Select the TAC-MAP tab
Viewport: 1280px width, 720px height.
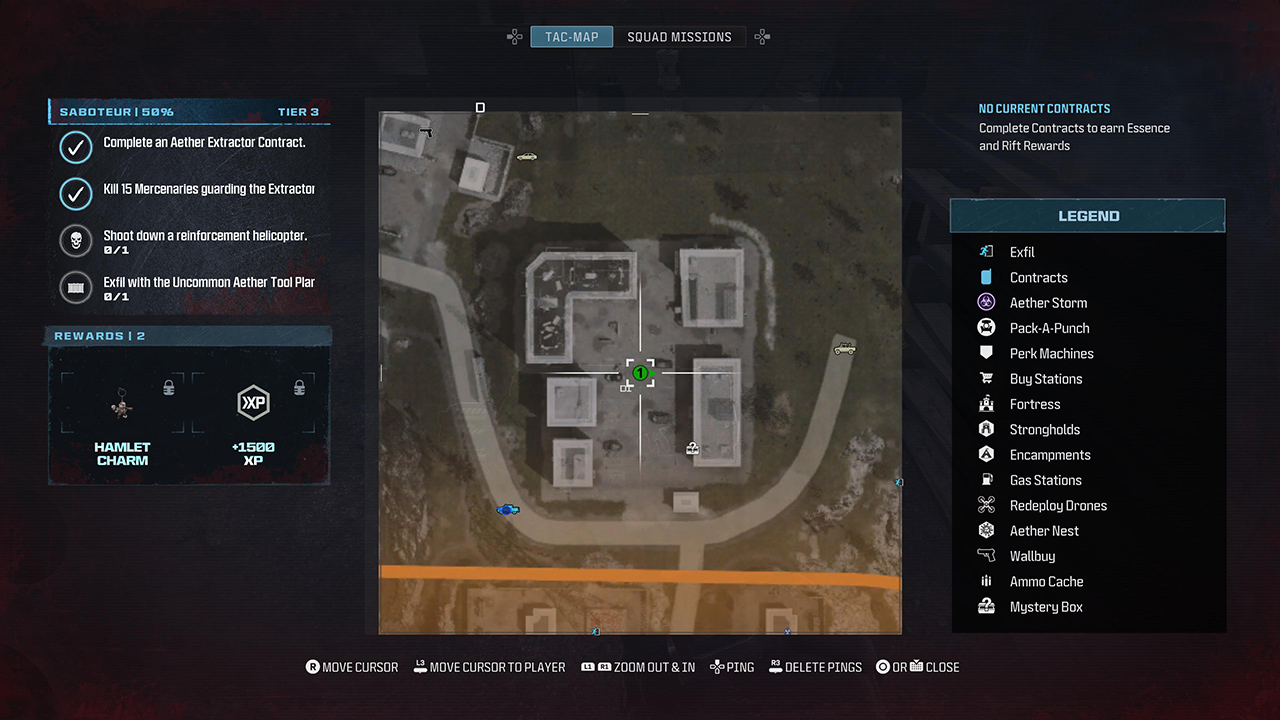(x=571, y=36)
